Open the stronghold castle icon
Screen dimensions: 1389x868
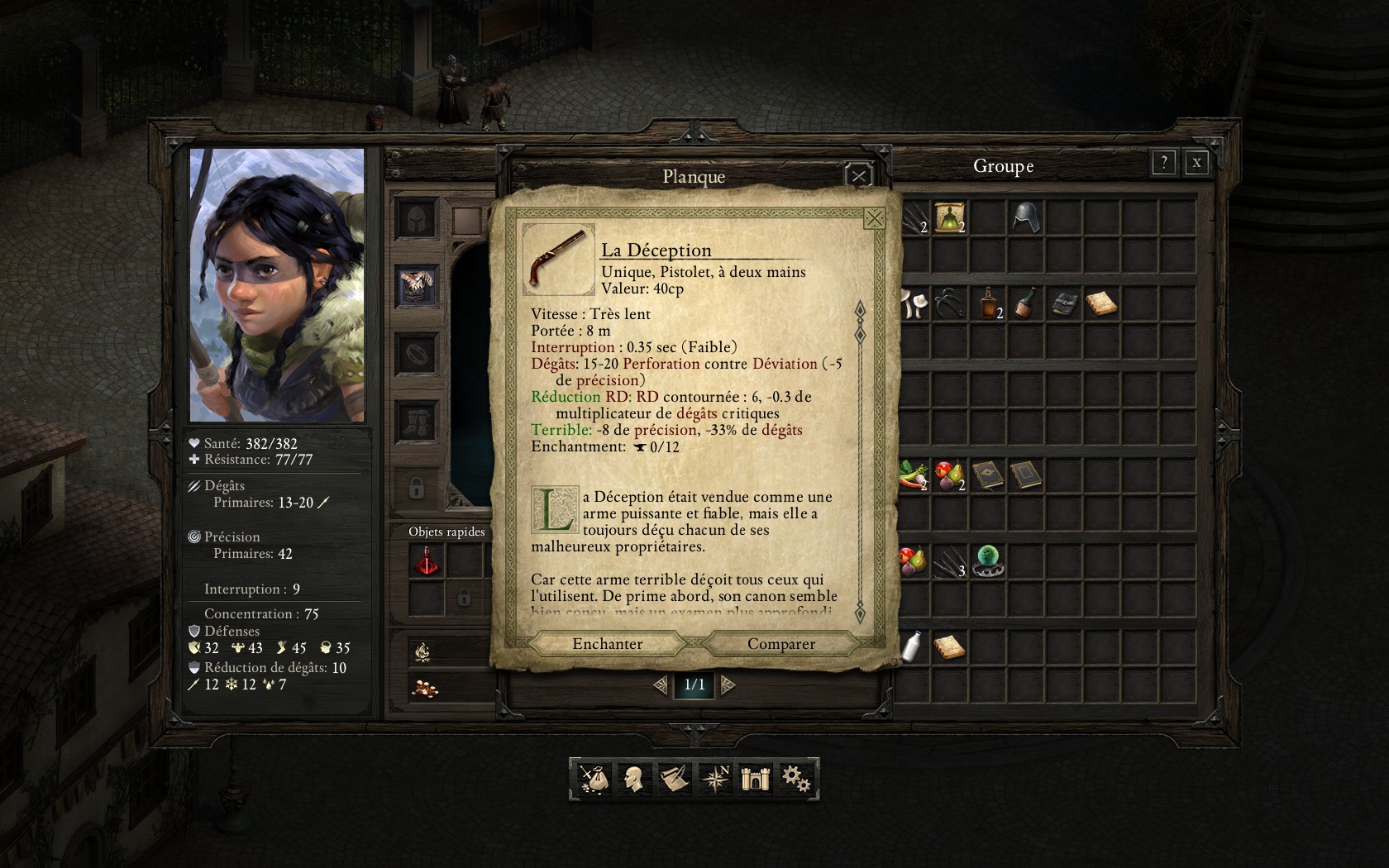755,779
